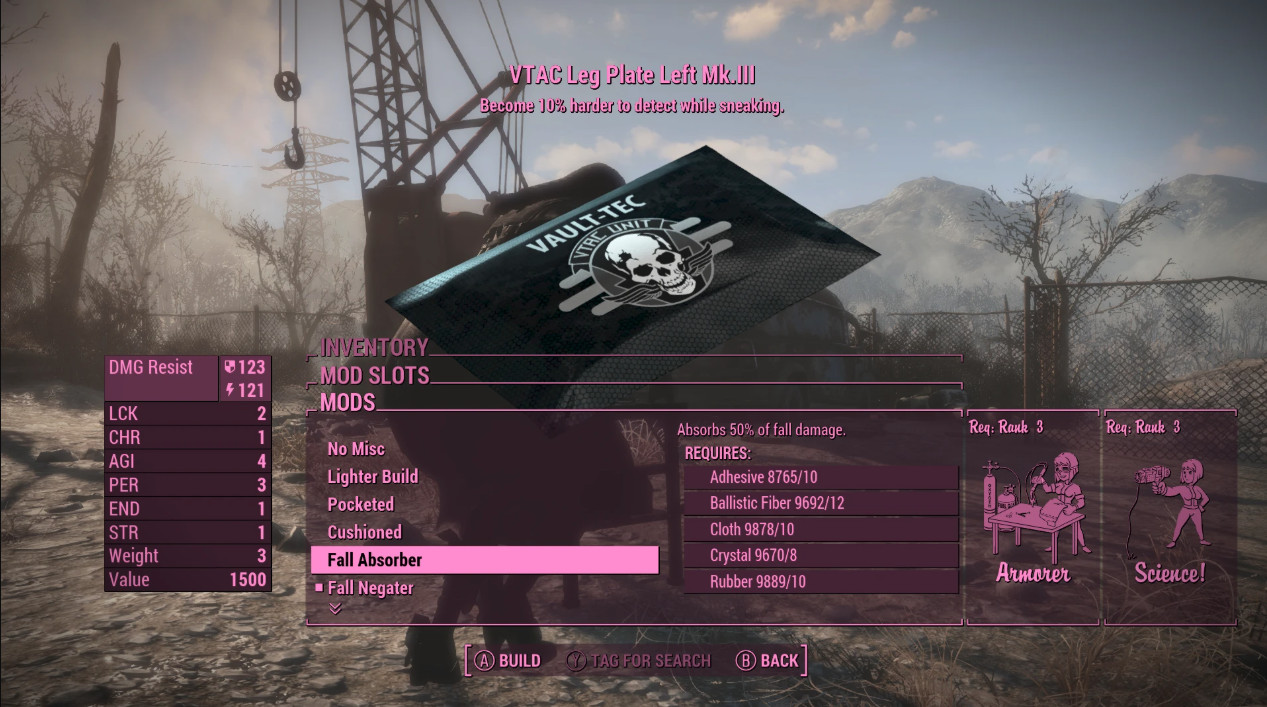Switch to the MOD SLOTS section

click(375, 376)
